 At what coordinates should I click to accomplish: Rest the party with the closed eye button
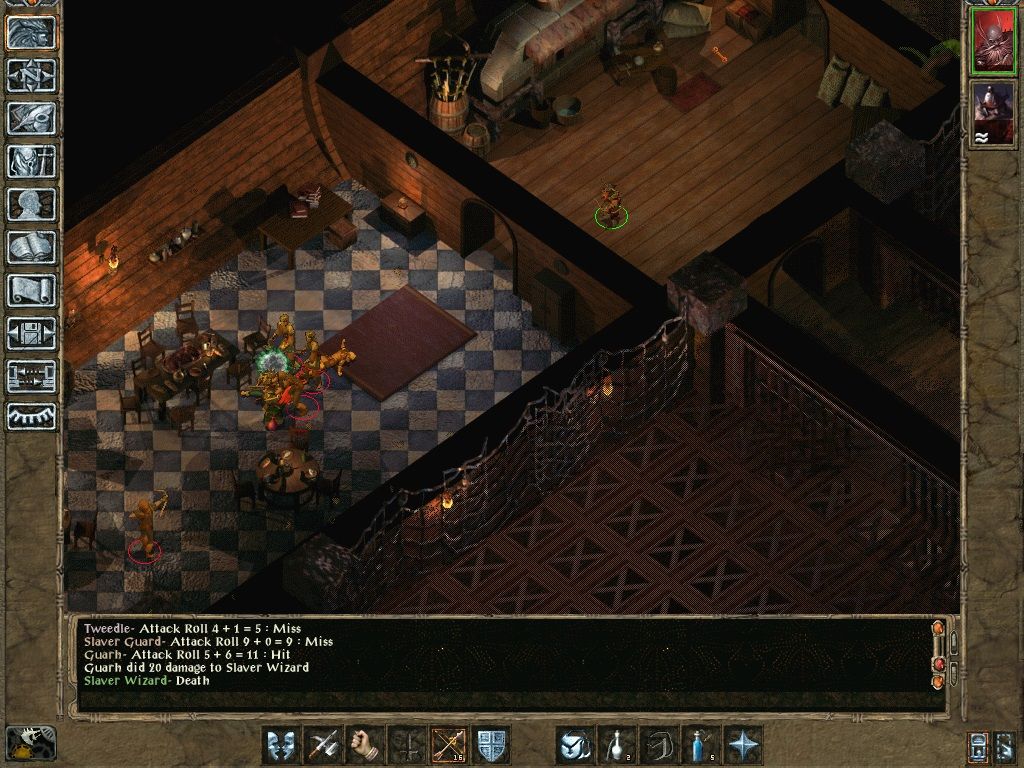[x=31, y=415]
